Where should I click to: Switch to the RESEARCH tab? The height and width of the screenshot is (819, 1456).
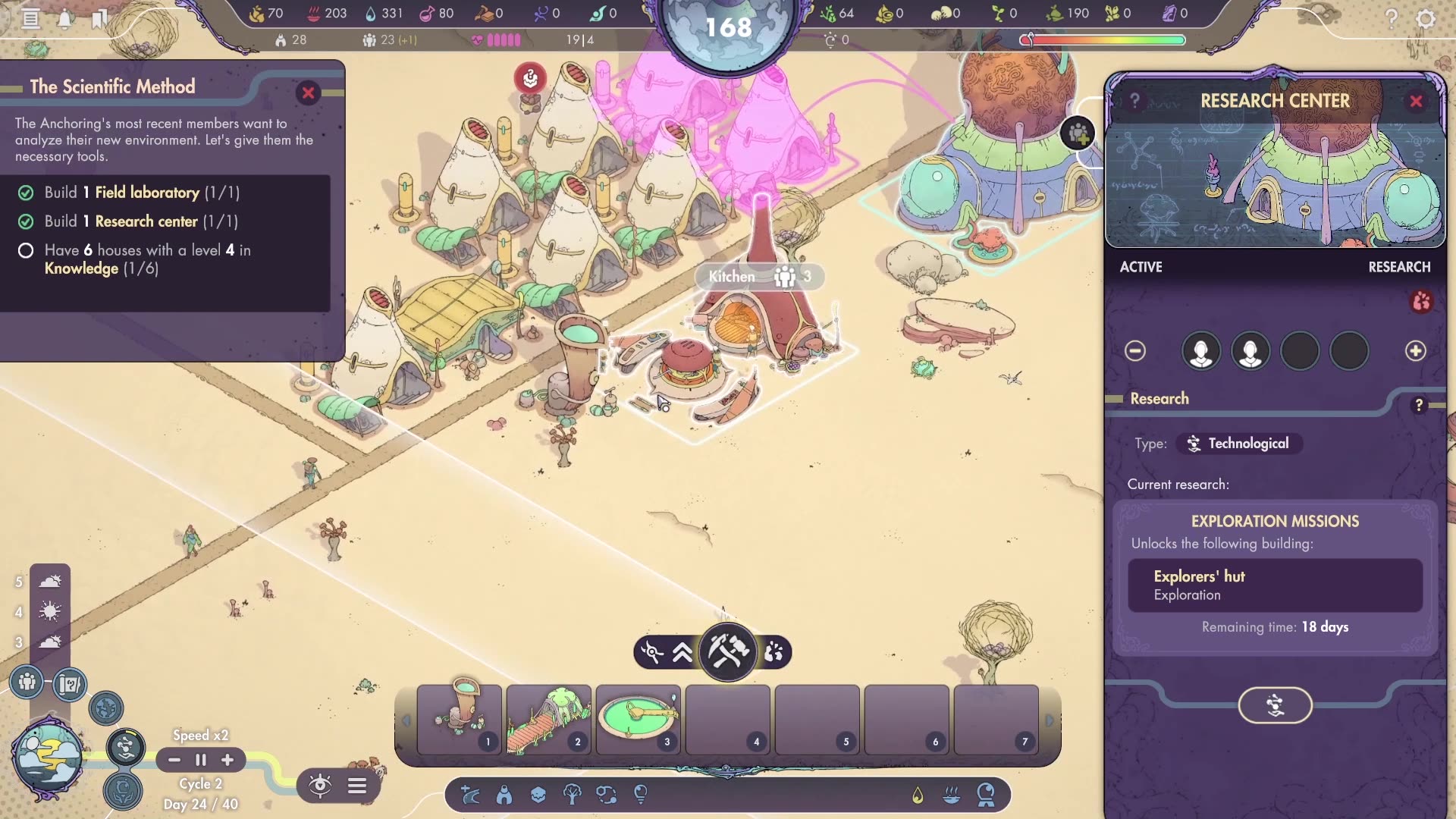pos(1399,267)
